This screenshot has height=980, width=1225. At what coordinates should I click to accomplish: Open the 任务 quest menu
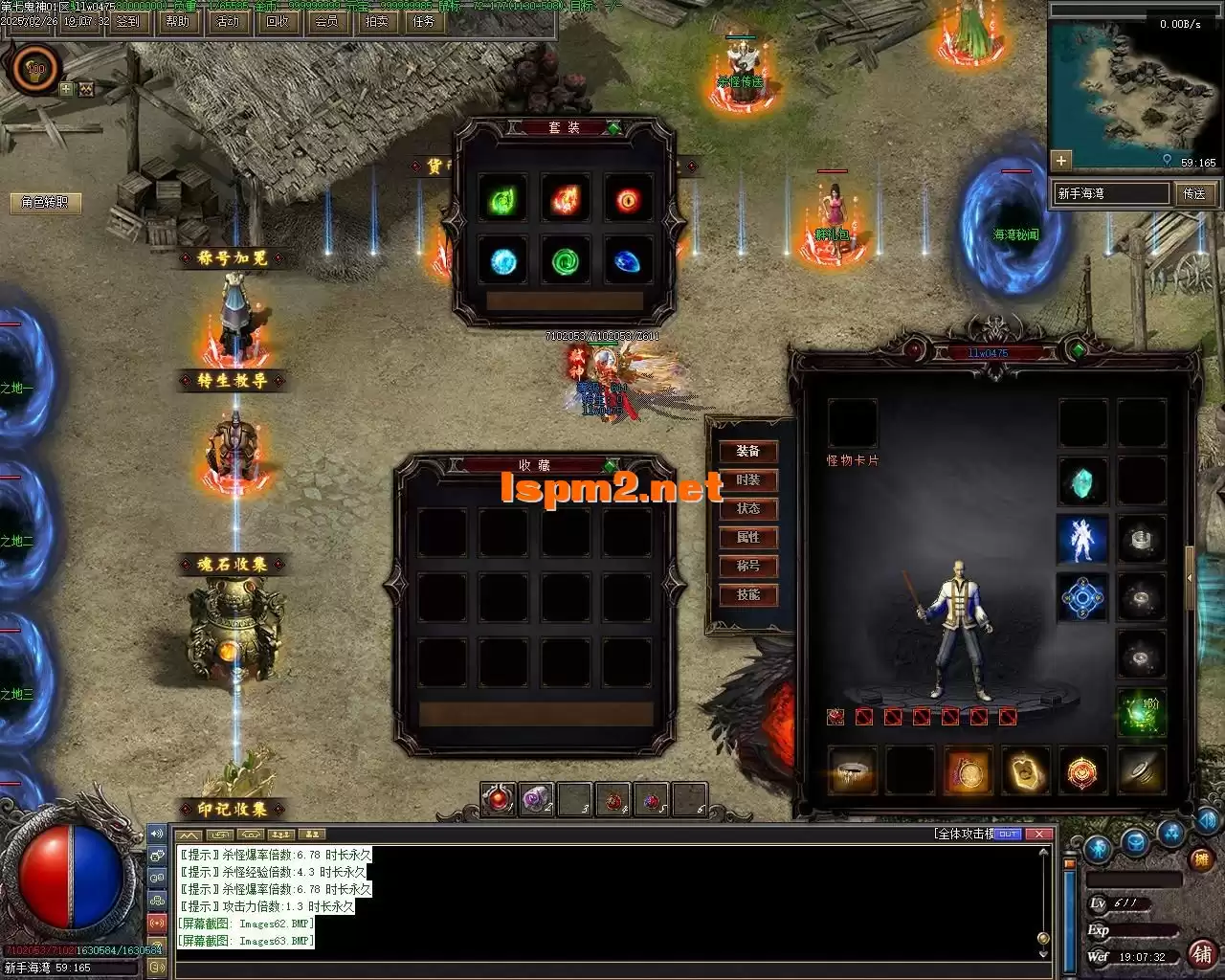423,21
